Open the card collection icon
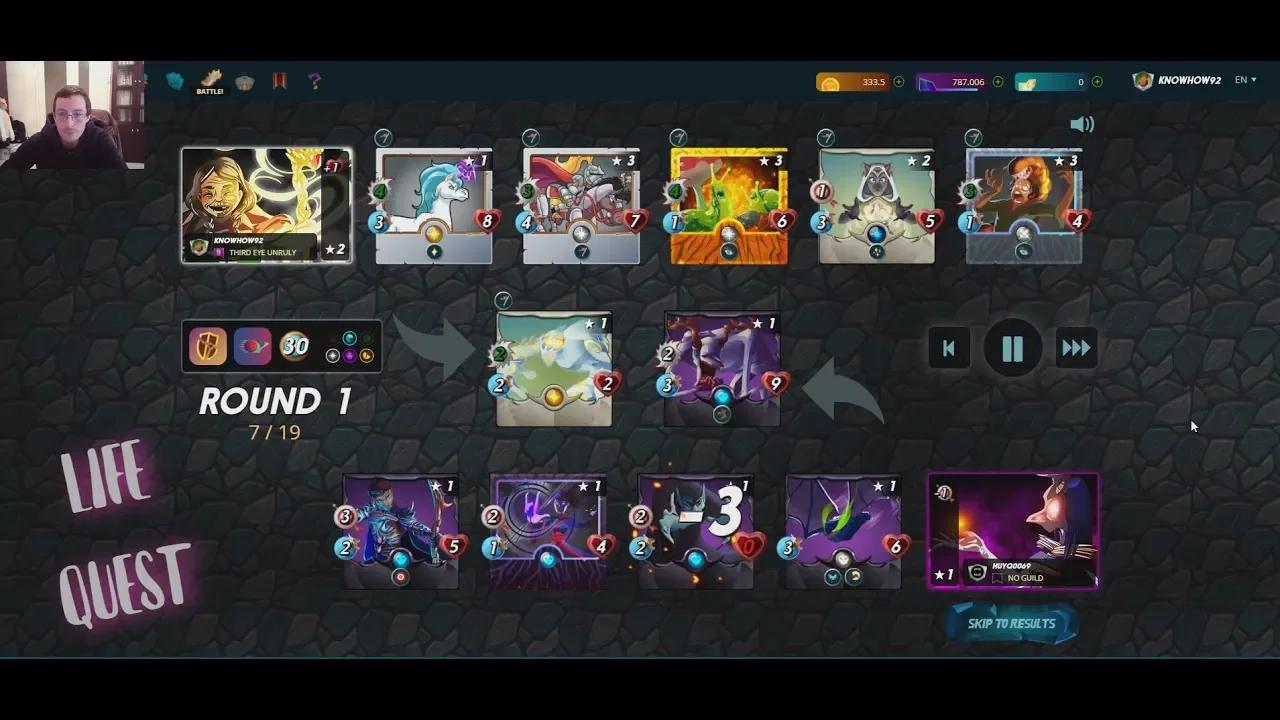This screenshot has width=1280, height=720. coord(175,81)
